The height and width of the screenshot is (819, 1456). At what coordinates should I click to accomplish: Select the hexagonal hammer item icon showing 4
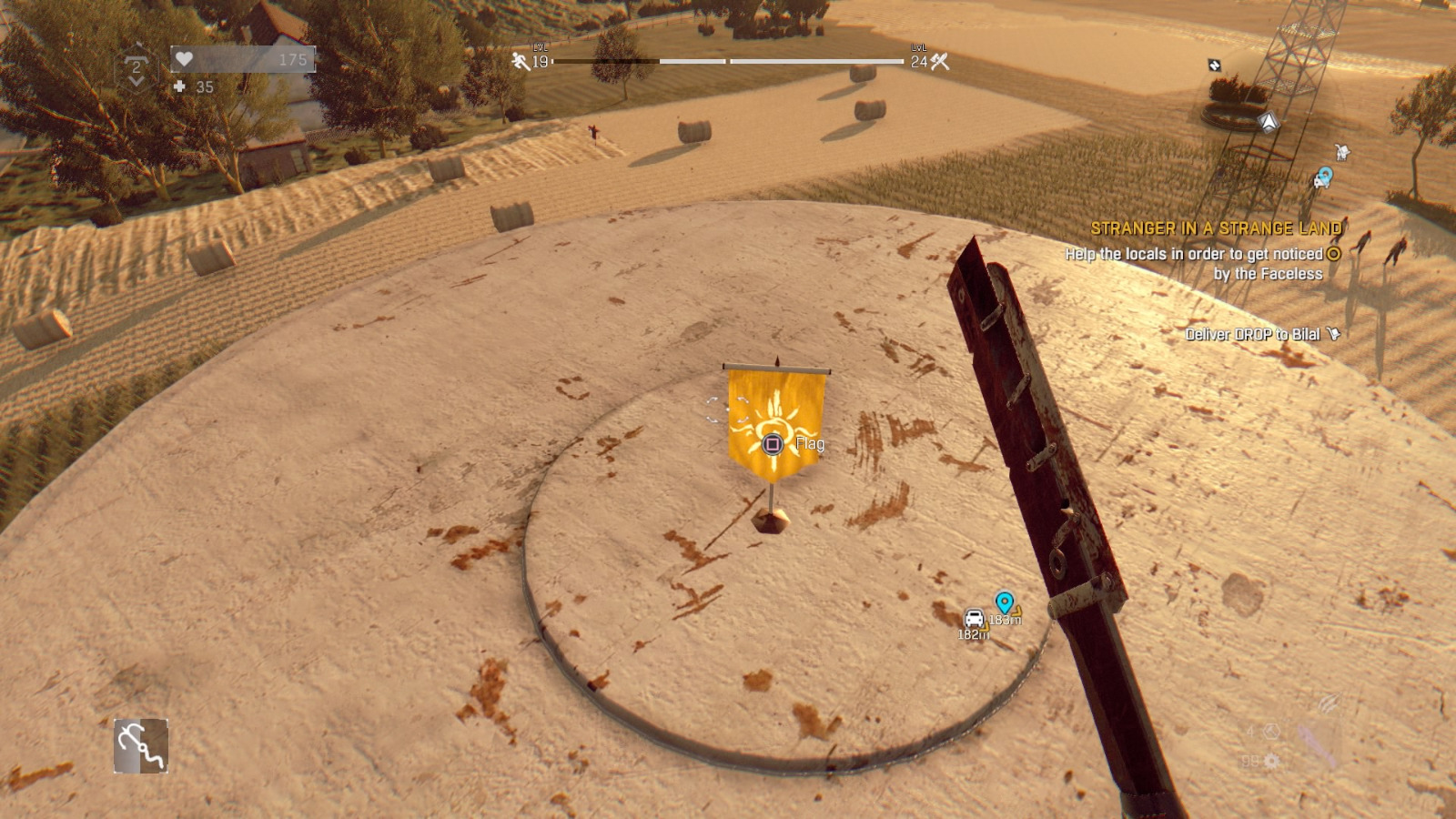tap(1270, 732)
